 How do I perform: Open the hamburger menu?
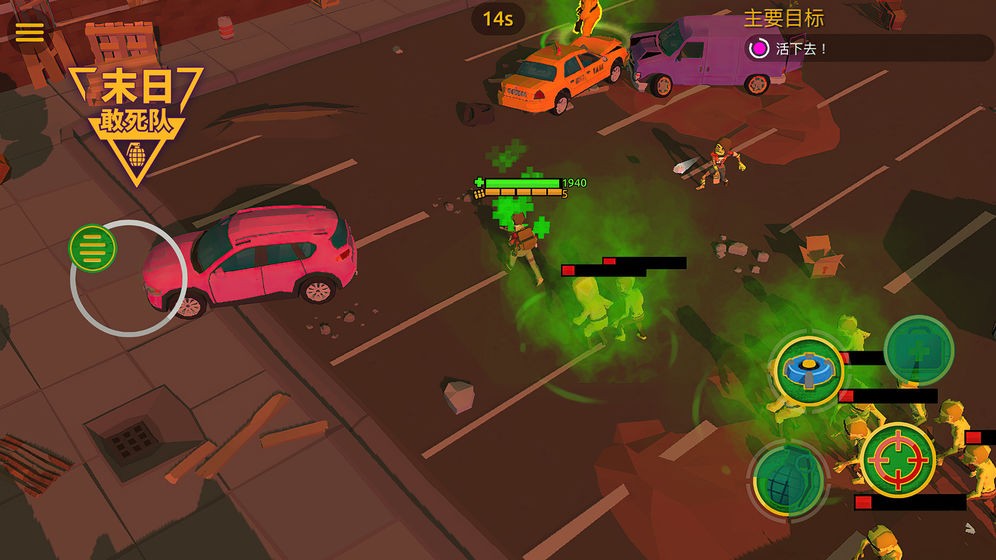[29, 31]
